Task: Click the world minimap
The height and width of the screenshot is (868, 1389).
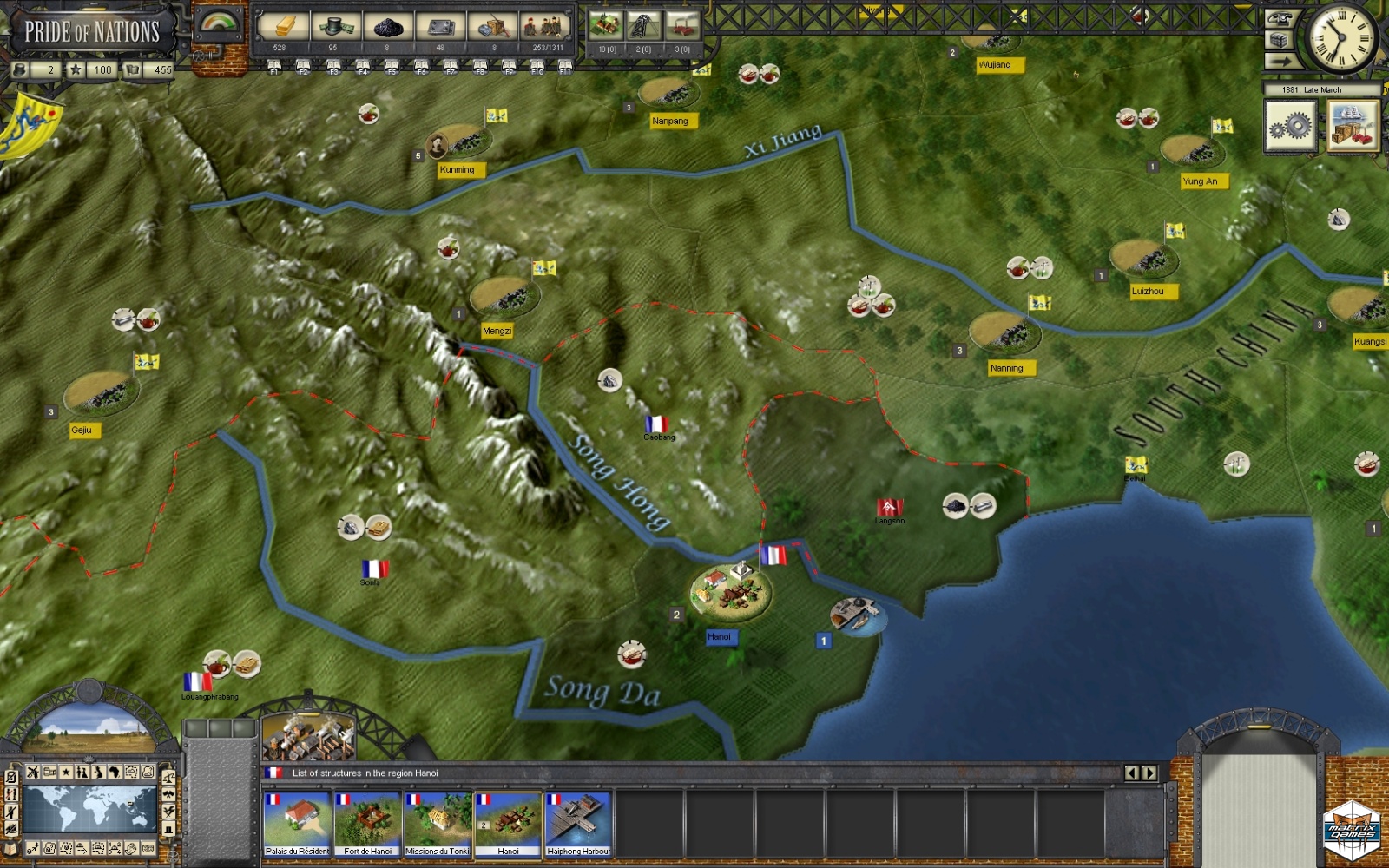Action: point(89,809)
